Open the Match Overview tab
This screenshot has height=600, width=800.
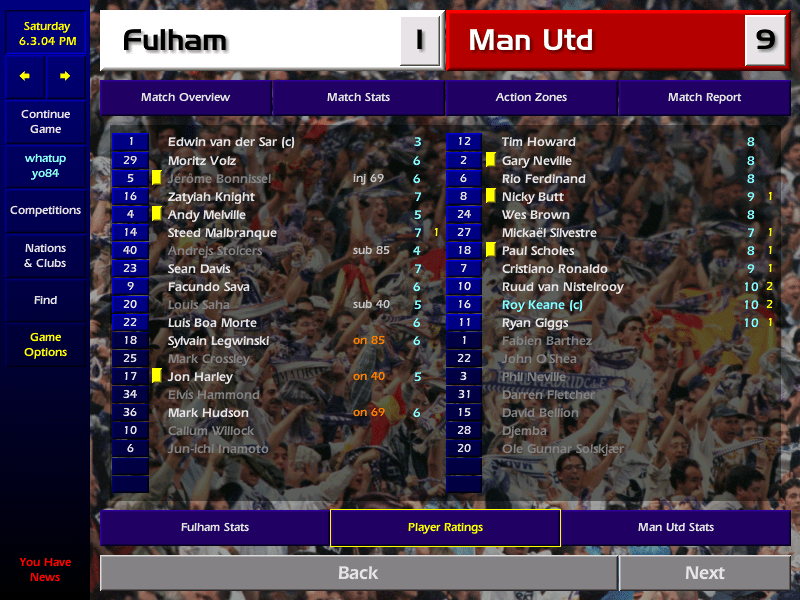tap(185, 97)
